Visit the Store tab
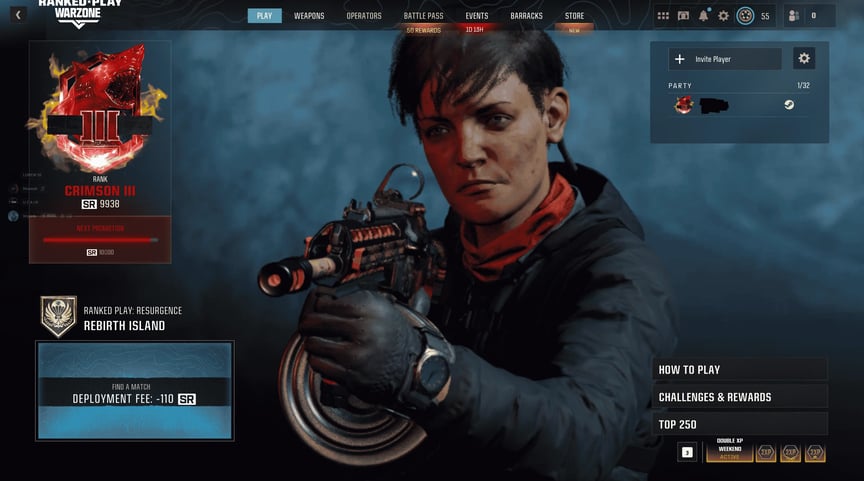864x481 pixels. pyautogui.click(x=574, y=16)
